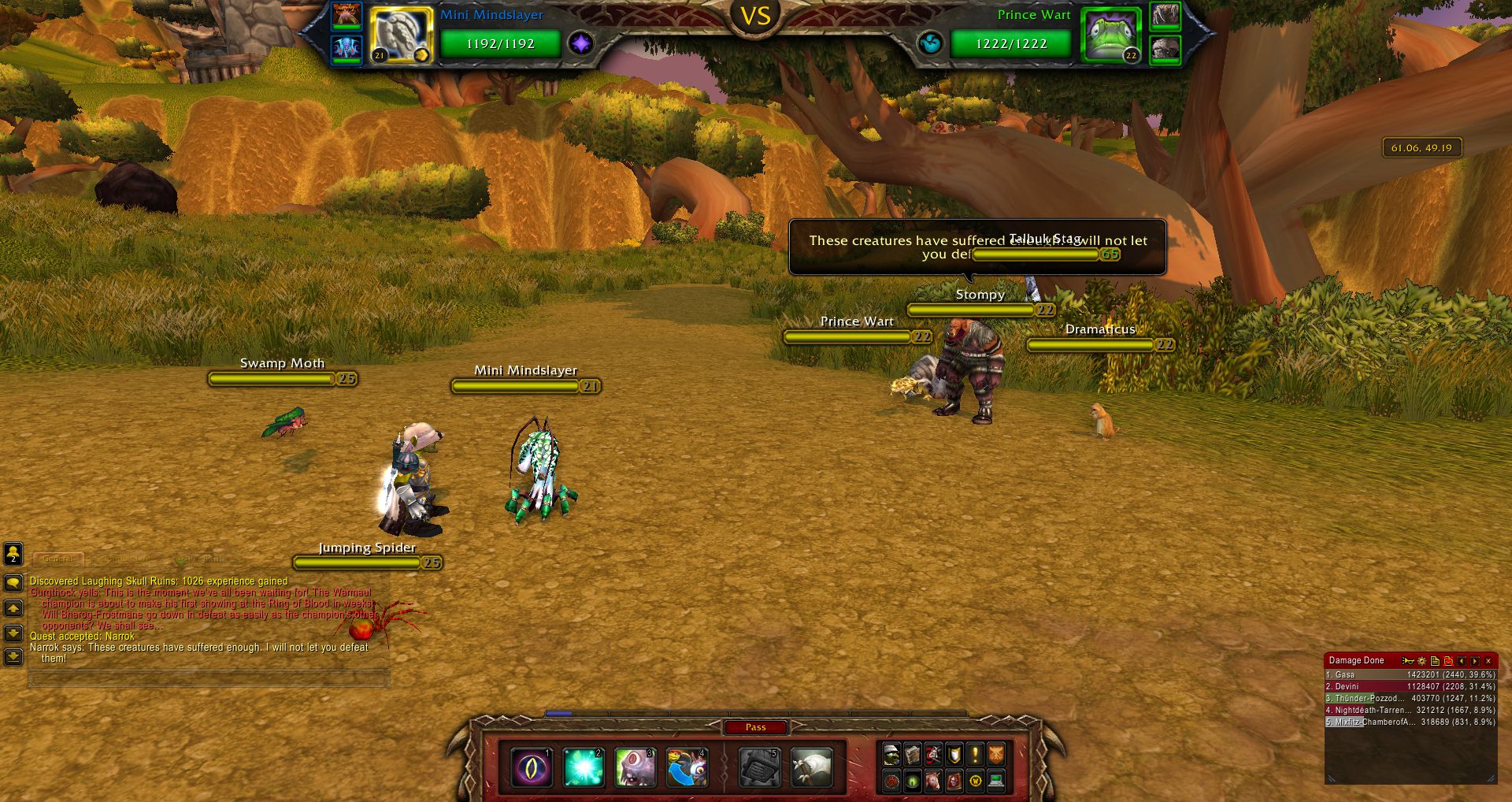This screenshot has height=802, width=1512.
Task: Cast the green burst ability in slot 2
Action: coord(584,768)
